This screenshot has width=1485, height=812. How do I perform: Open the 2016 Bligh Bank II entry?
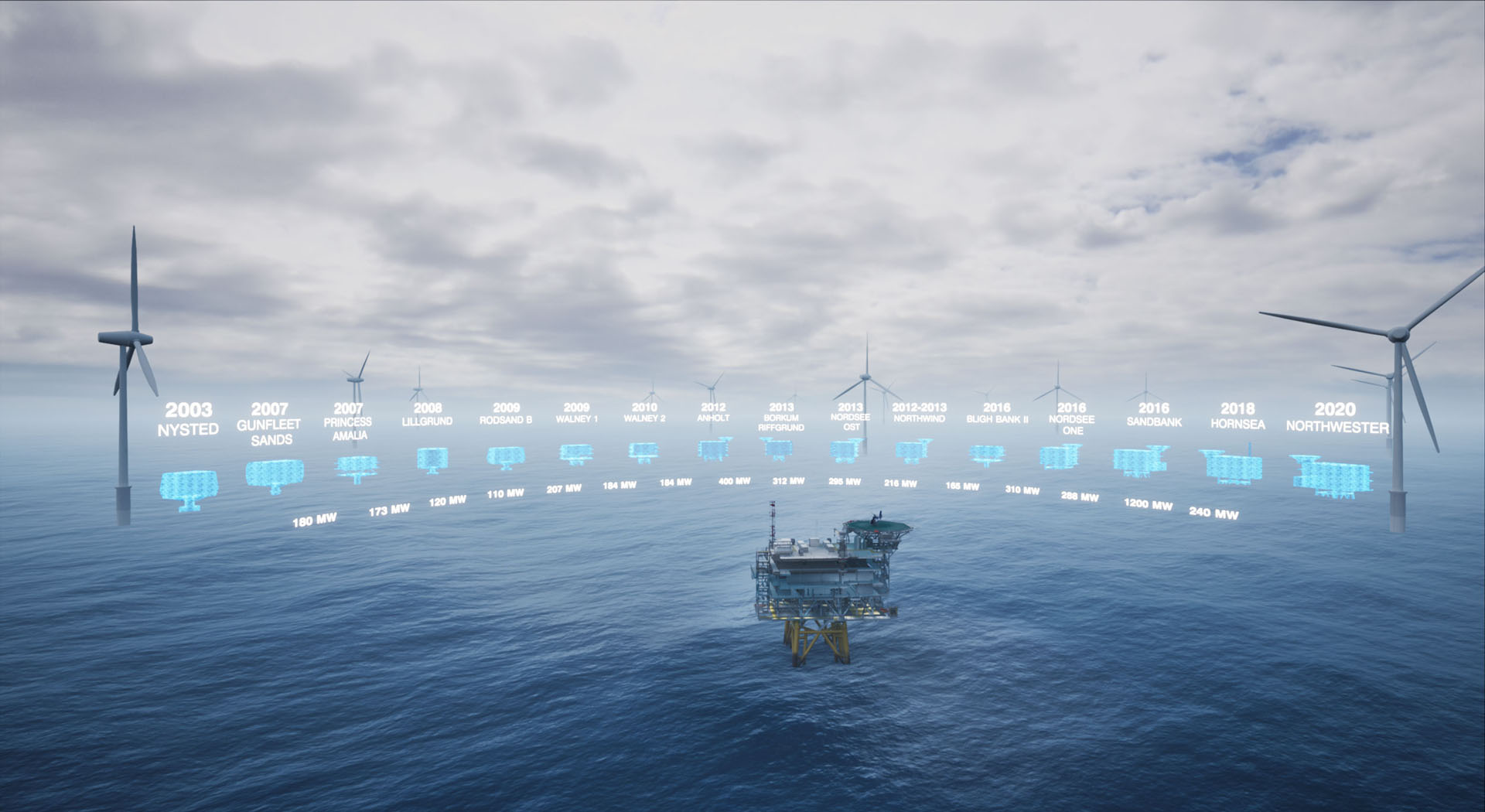coord(987,454)
